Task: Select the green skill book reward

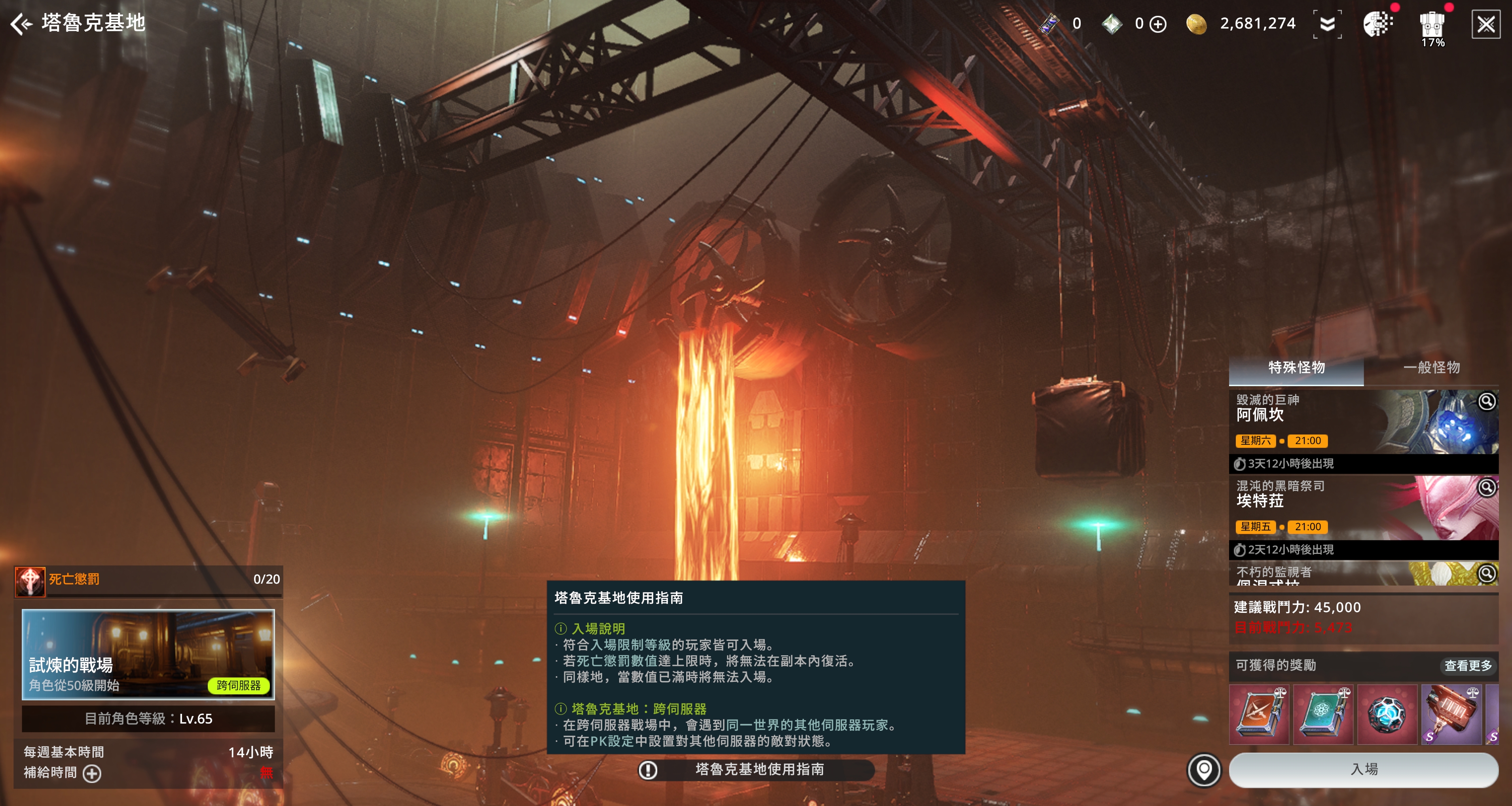Action: click(1323, 714)
